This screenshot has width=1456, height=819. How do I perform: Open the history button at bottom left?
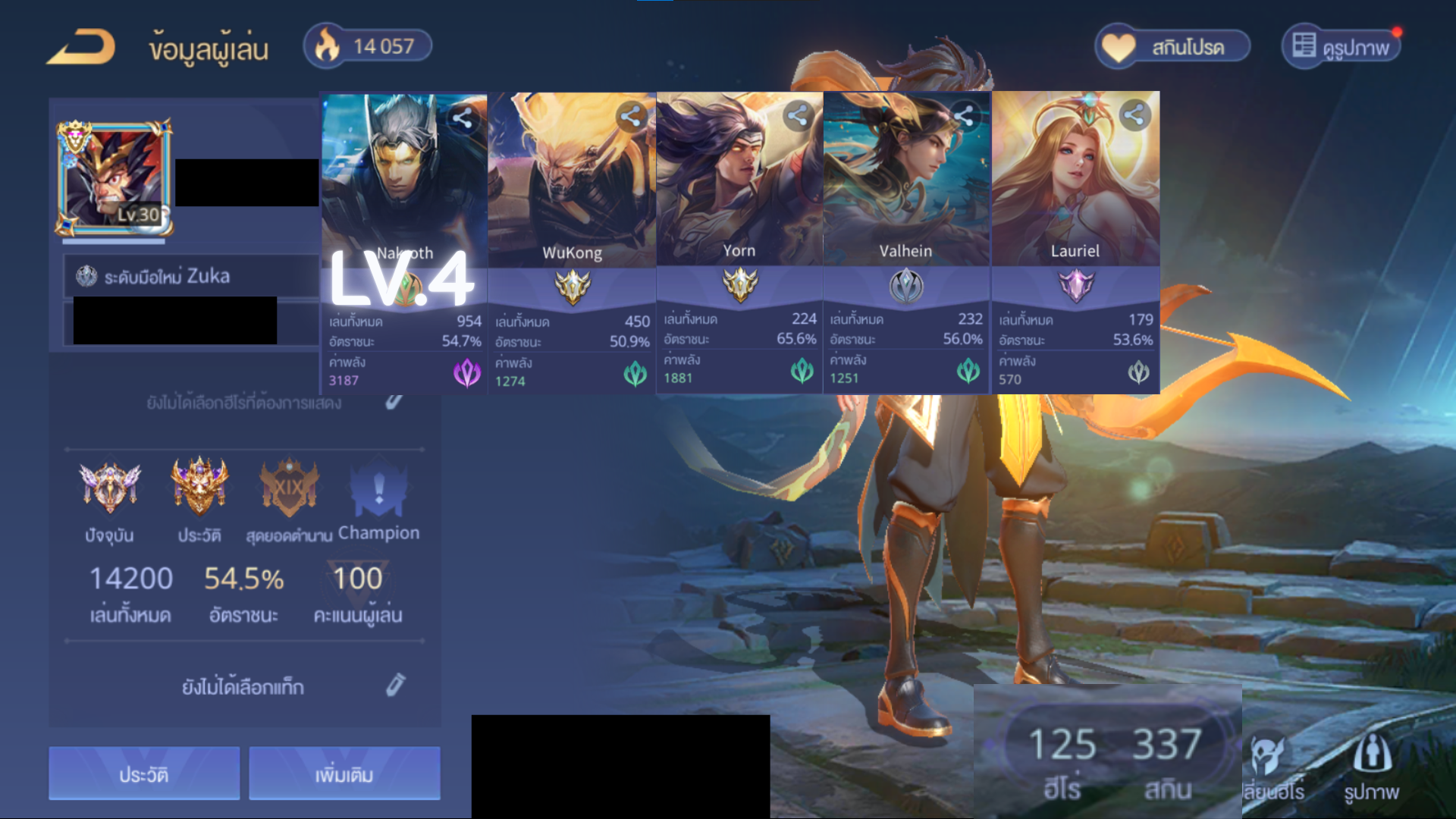pyautogui.click(x=144, y=773)
